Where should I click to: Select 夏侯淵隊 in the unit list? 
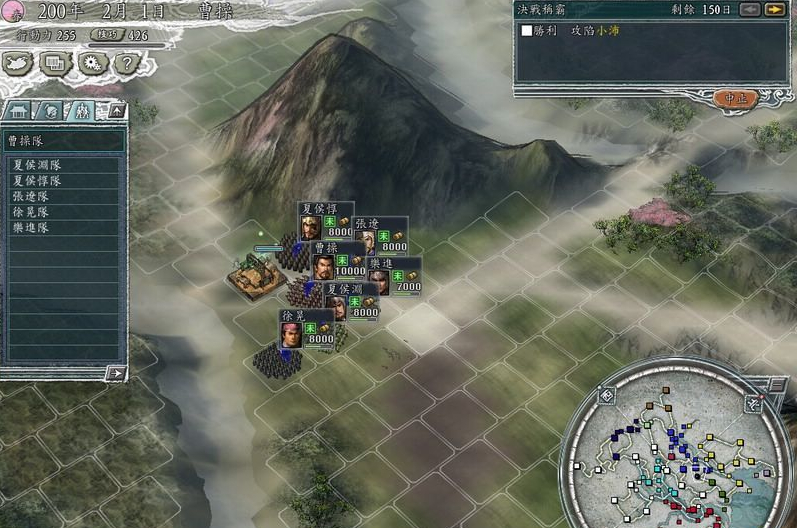pyautogui.click(x=37, y=165)
